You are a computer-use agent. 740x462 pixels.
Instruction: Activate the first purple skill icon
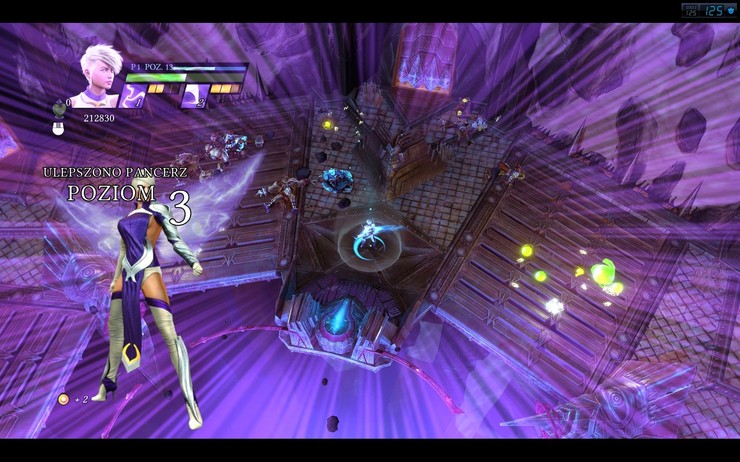pos(133,95)
